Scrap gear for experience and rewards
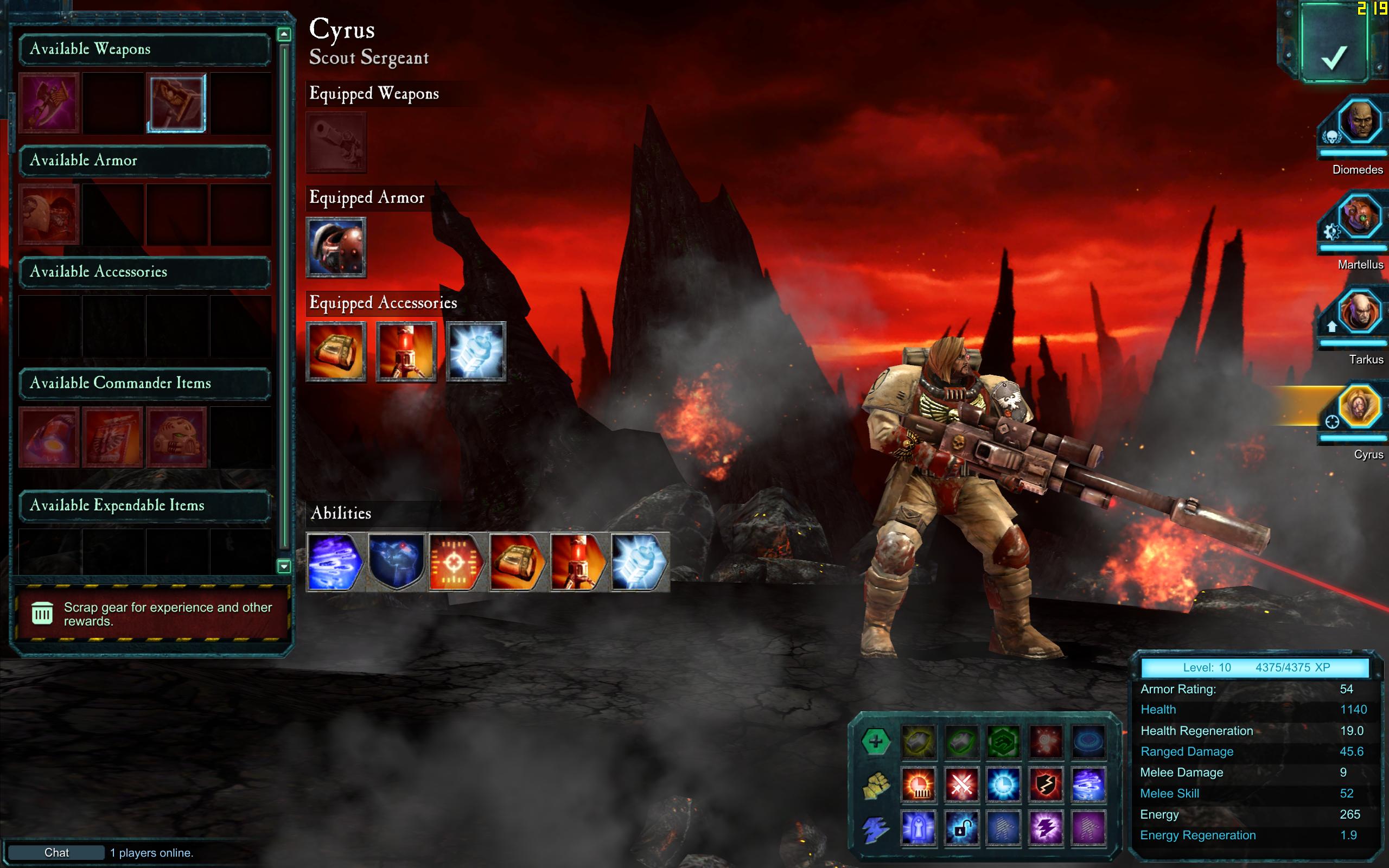Screen dimensions: 1389x868 [x=151, y=614]
